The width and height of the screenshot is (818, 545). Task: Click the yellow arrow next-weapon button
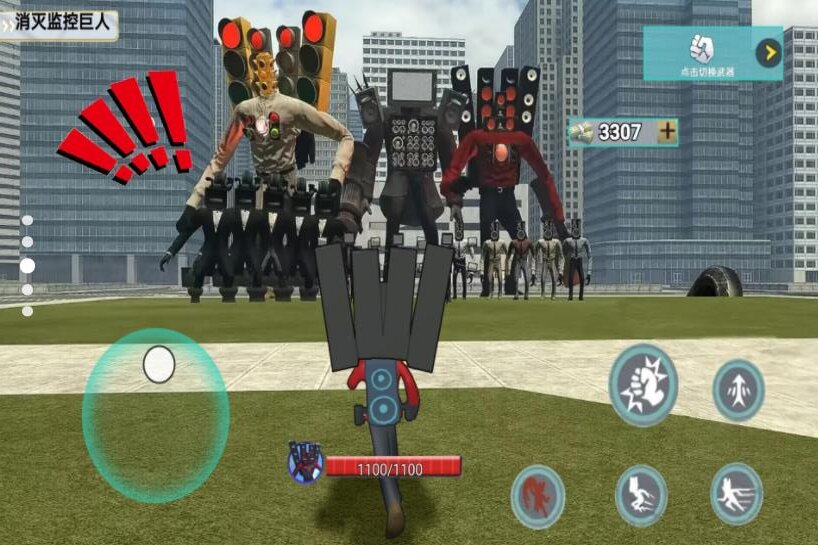(768, 53)
